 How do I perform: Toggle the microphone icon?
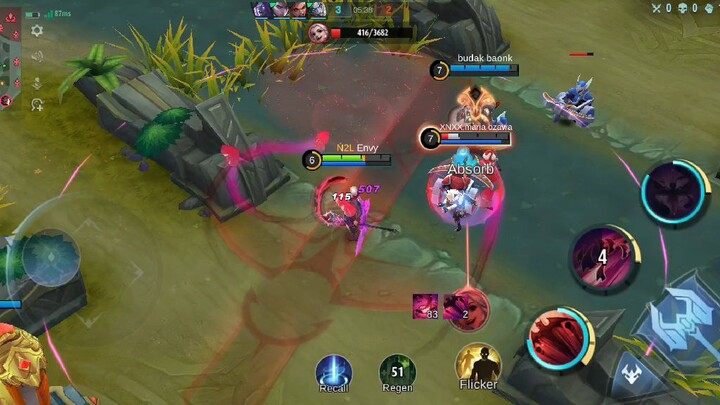click(37, 83)
